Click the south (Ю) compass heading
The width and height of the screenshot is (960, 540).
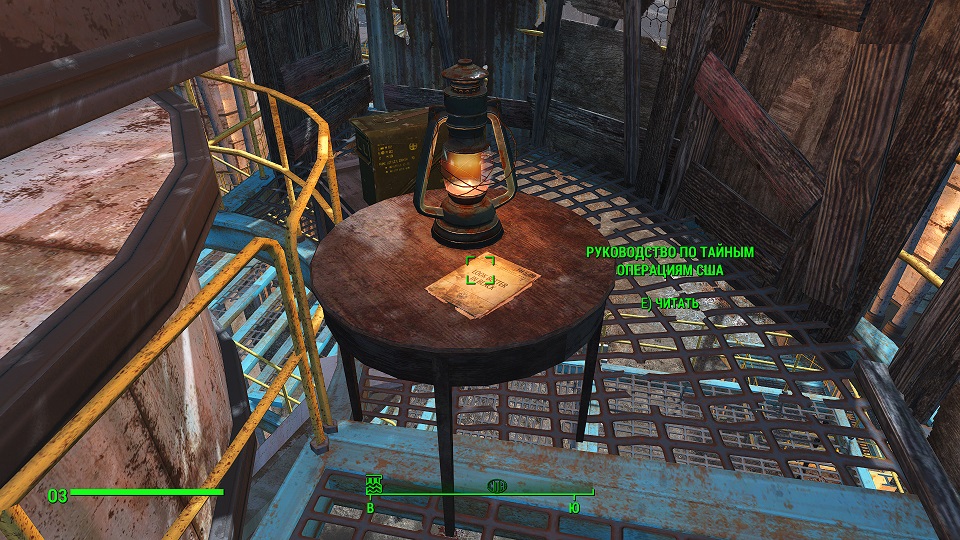(573, 508)
